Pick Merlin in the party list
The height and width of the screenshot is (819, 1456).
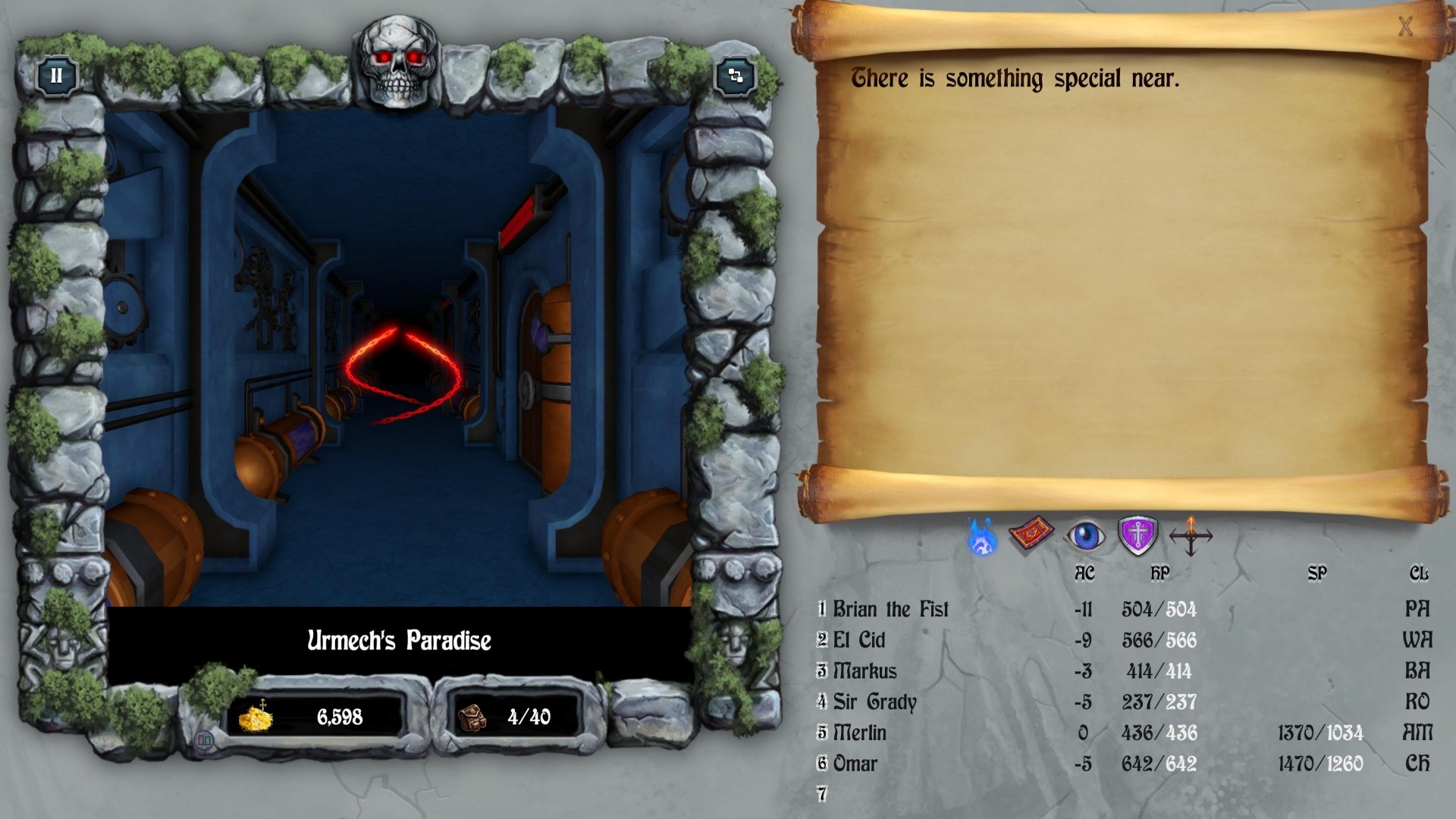tap(859, 733)
